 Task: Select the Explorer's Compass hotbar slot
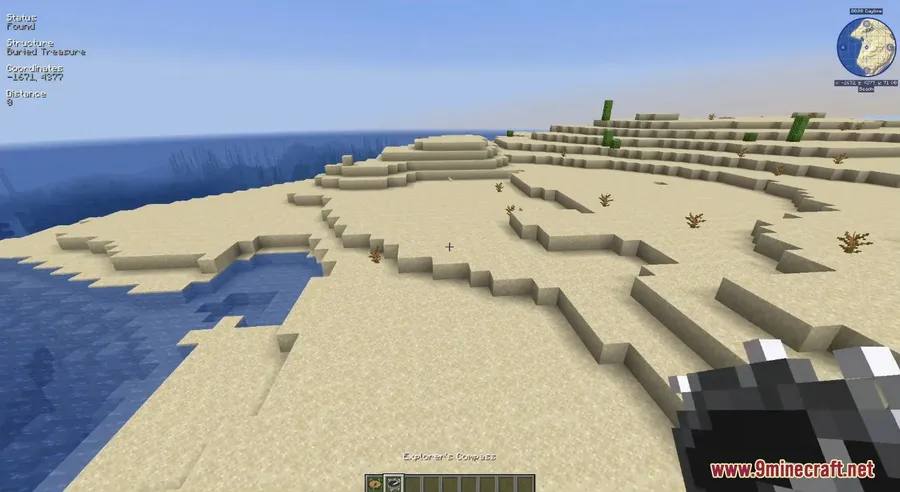click(393, 482)
